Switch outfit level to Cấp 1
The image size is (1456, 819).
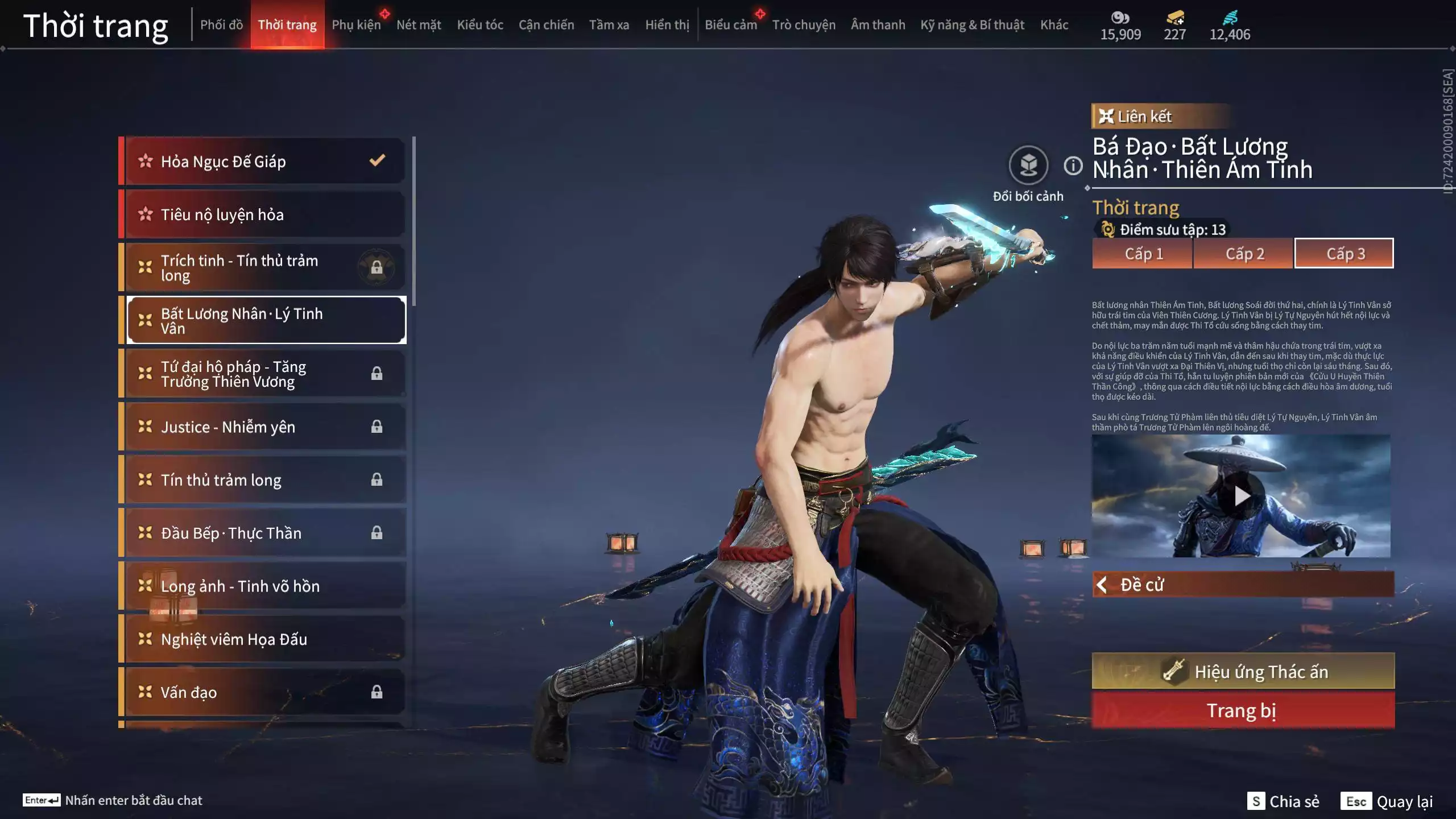tap(1143, 254)
